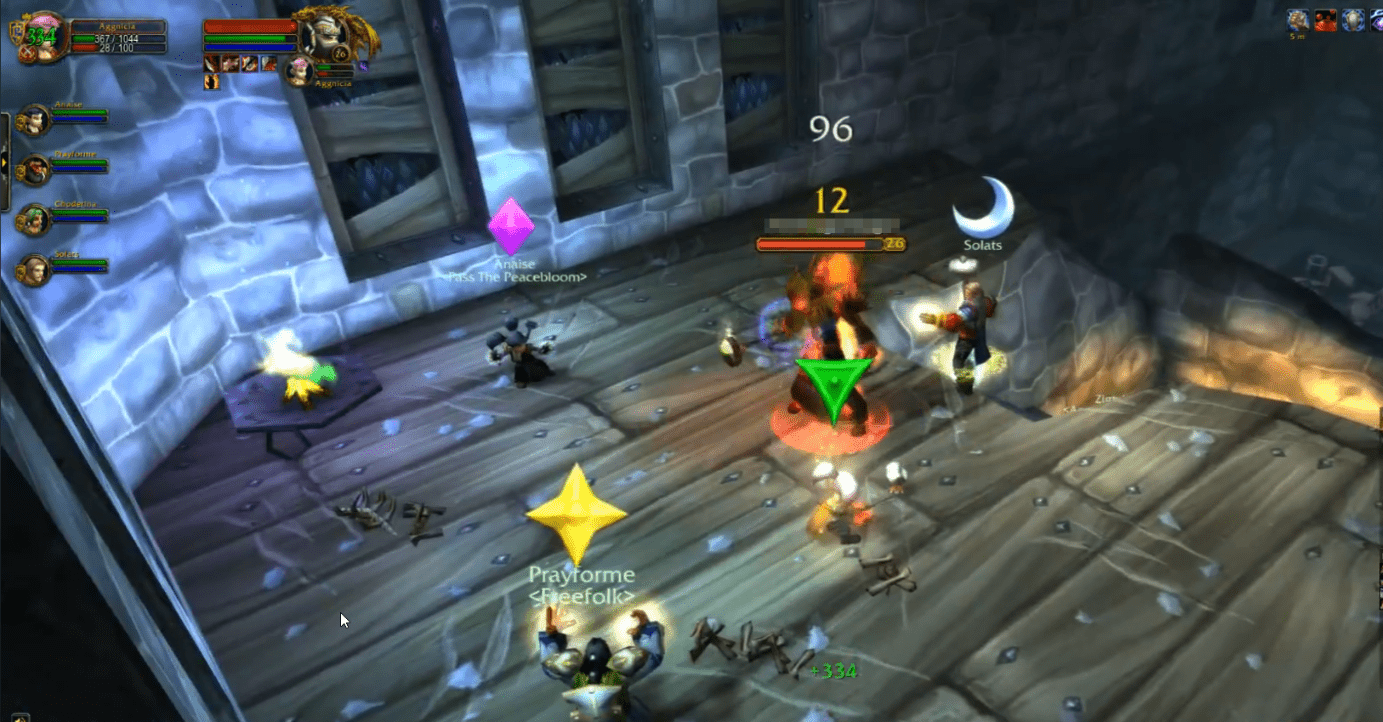Click the red battle buff icon
Screen dimensions: 1383x722
[1326, 19]
